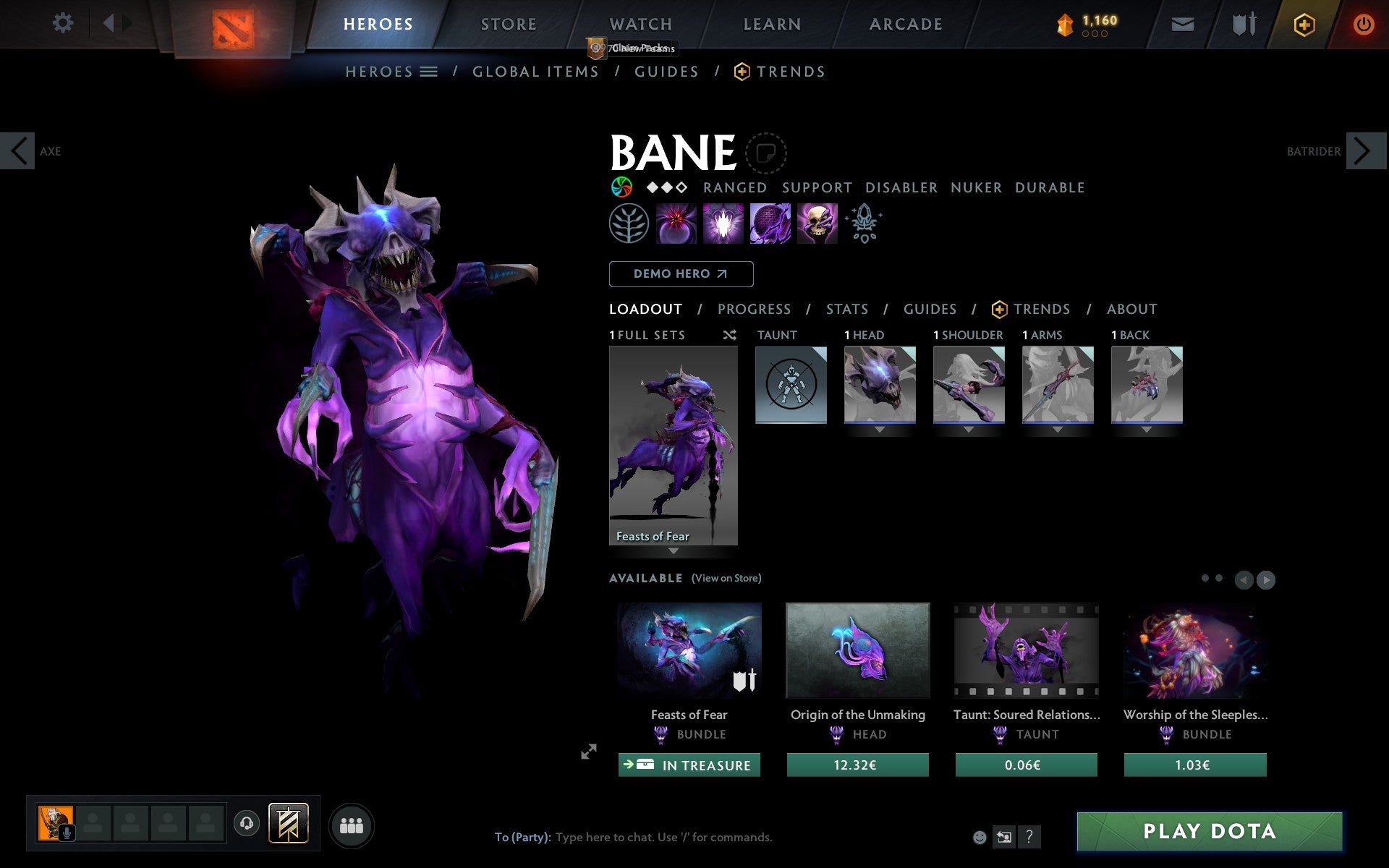Open the friends list people icon
The image size is (1389, 868).
[x=352, y=825]
